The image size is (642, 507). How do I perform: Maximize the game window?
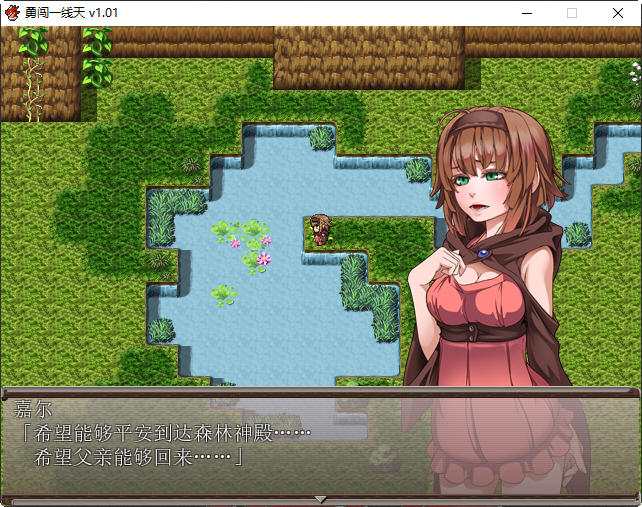point(572,13)
